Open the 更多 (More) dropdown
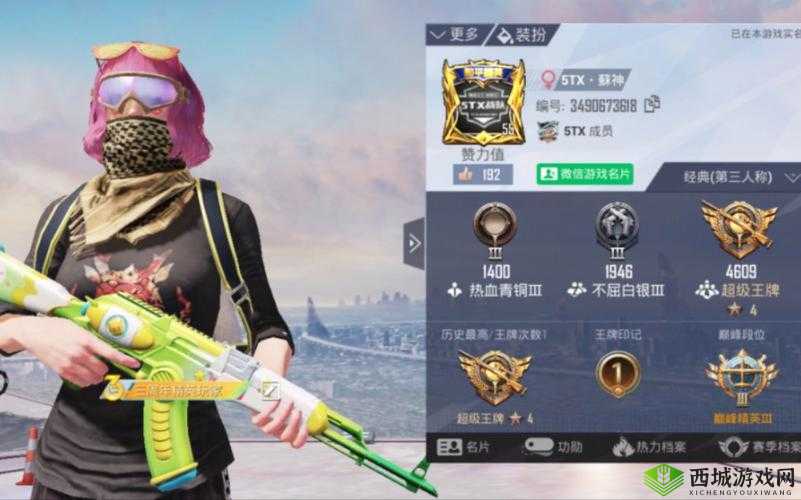The width and height of the screenshot is (801, 500). coord(455,35)
